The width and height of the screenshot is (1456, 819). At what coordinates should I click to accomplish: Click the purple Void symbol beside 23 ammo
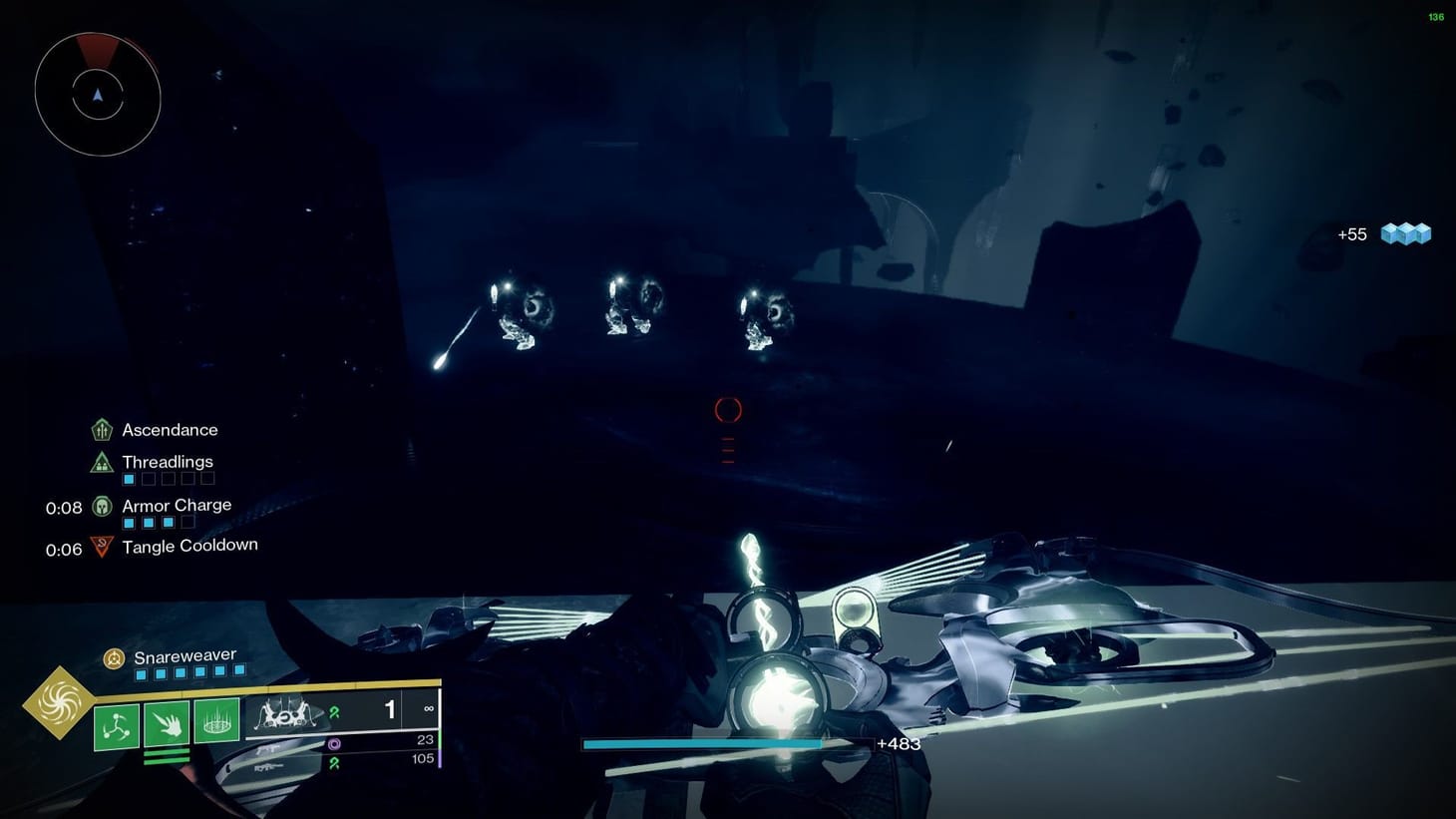point(335,743)
